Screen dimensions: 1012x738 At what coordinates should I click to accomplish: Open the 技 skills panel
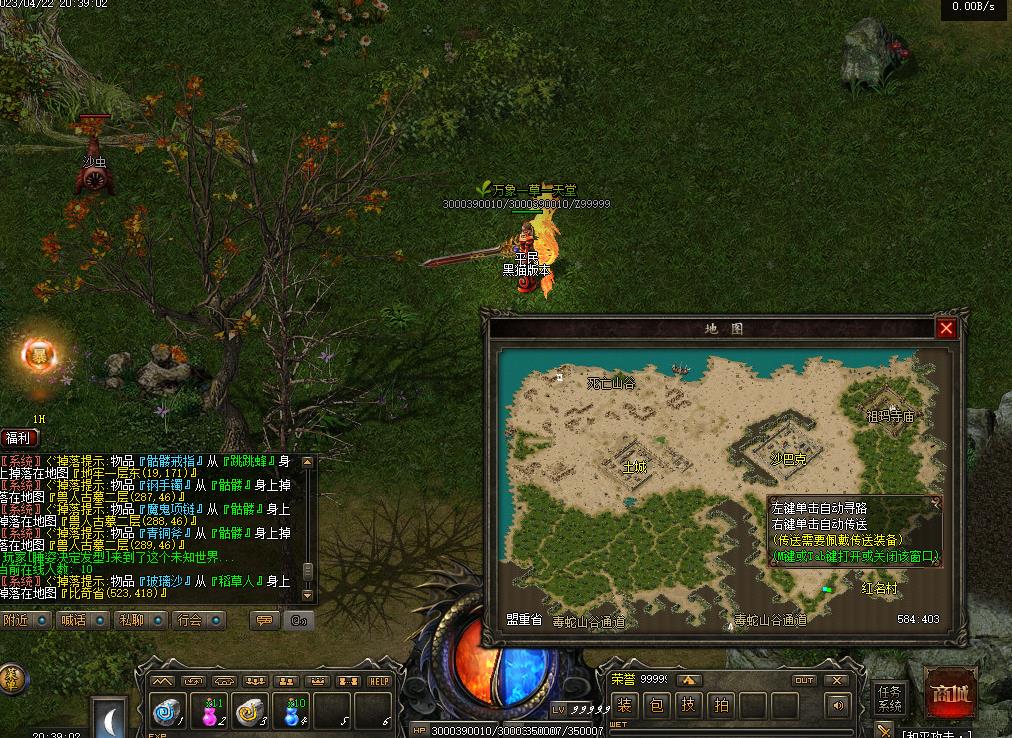(x=688, y=705)
